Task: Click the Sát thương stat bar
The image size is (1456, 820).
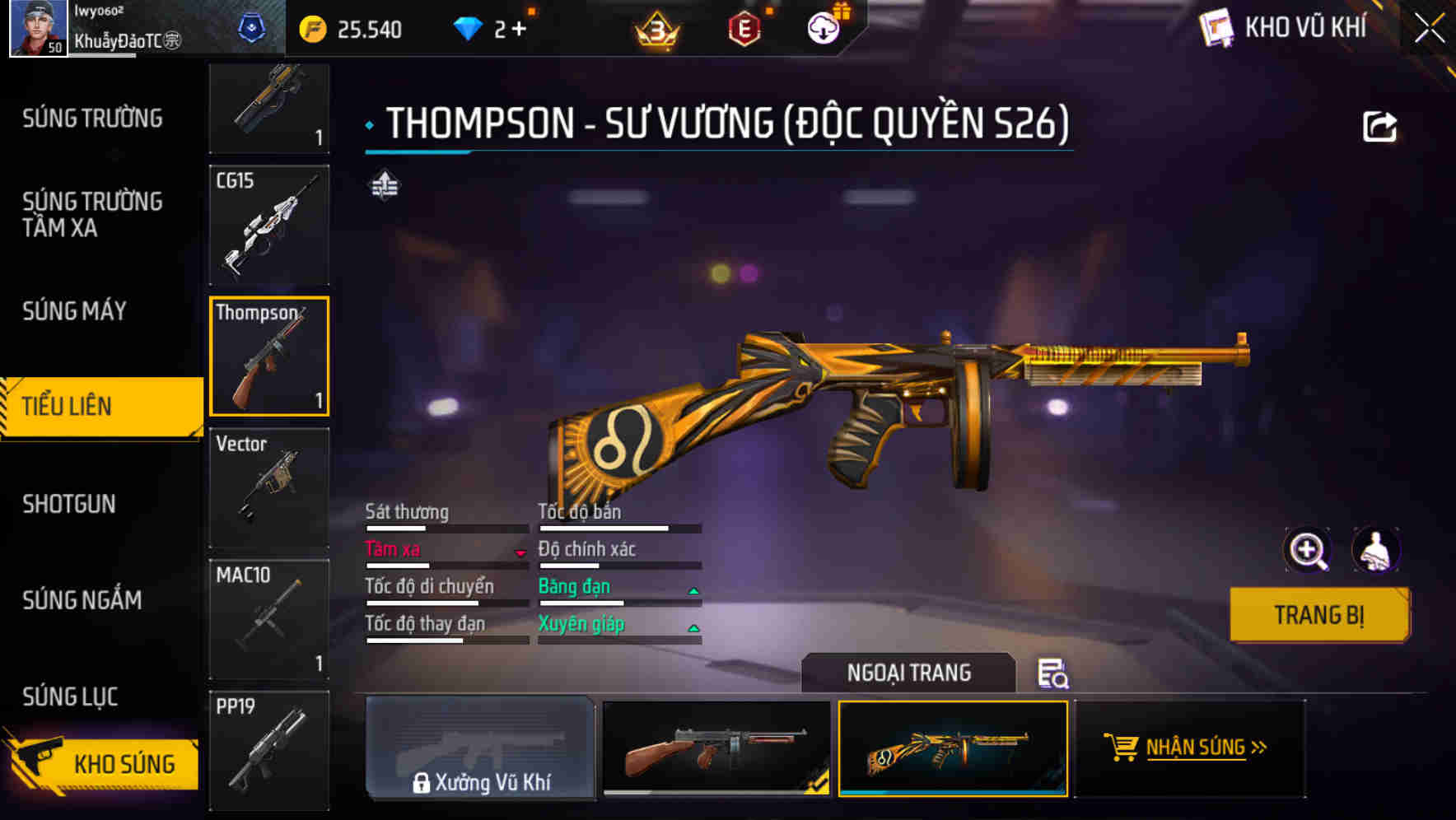Action: coord(445,529)
